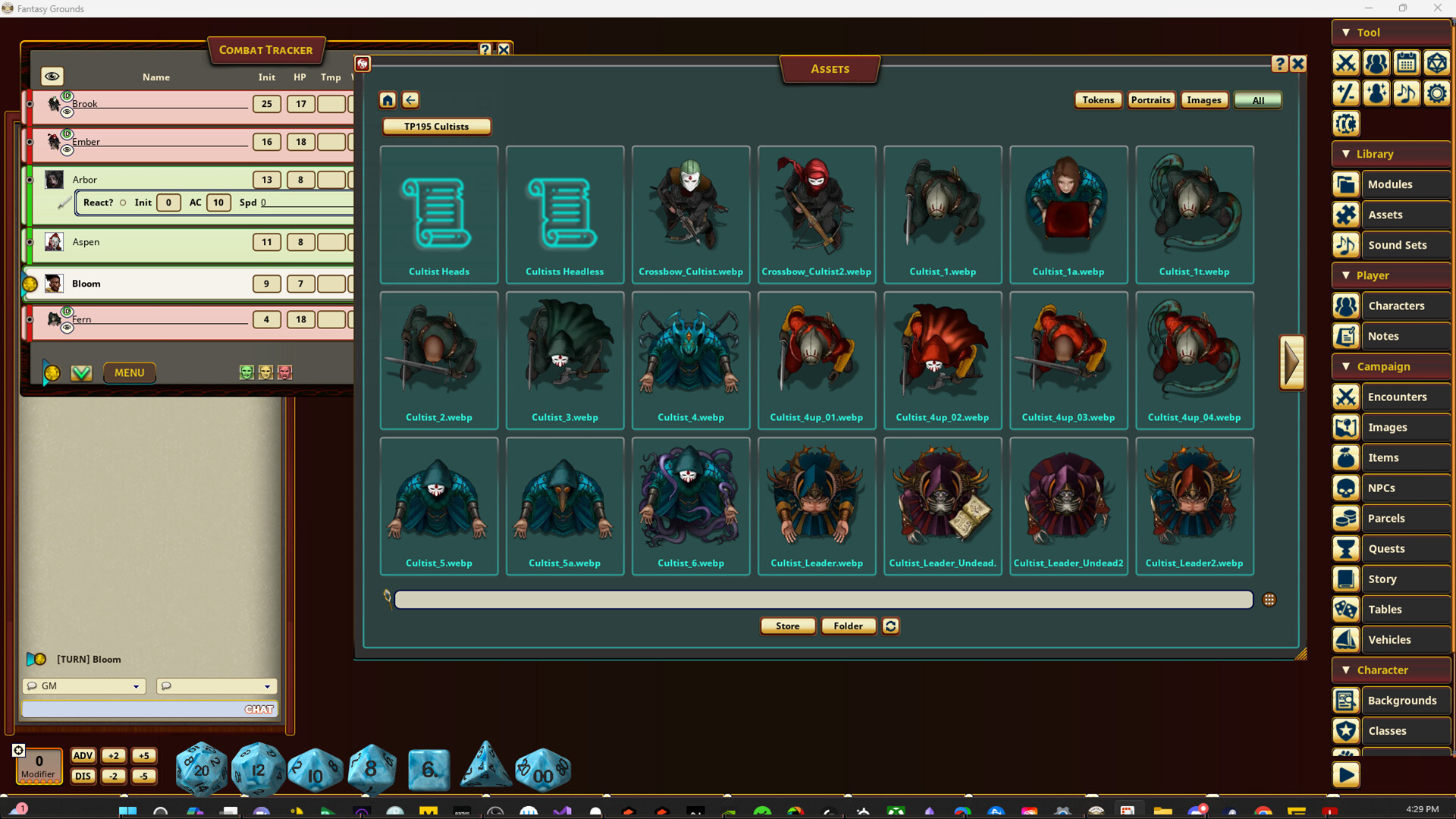The height and width of the screenshot is (819, 1456).
Task: Expand the flyout arrow beside the Assets window
Action: pyautogui.click(x=1292, y=362)
